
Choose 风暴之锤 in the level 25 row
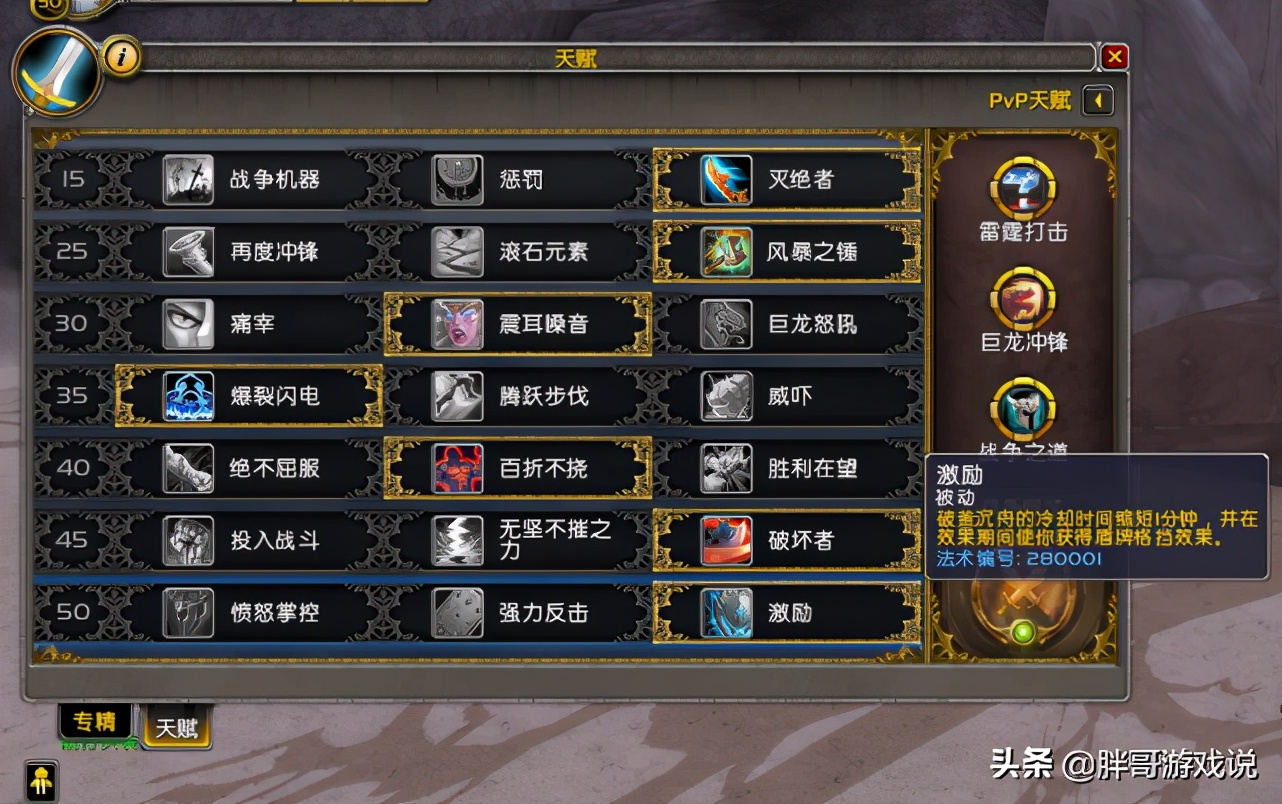[727, 252]
